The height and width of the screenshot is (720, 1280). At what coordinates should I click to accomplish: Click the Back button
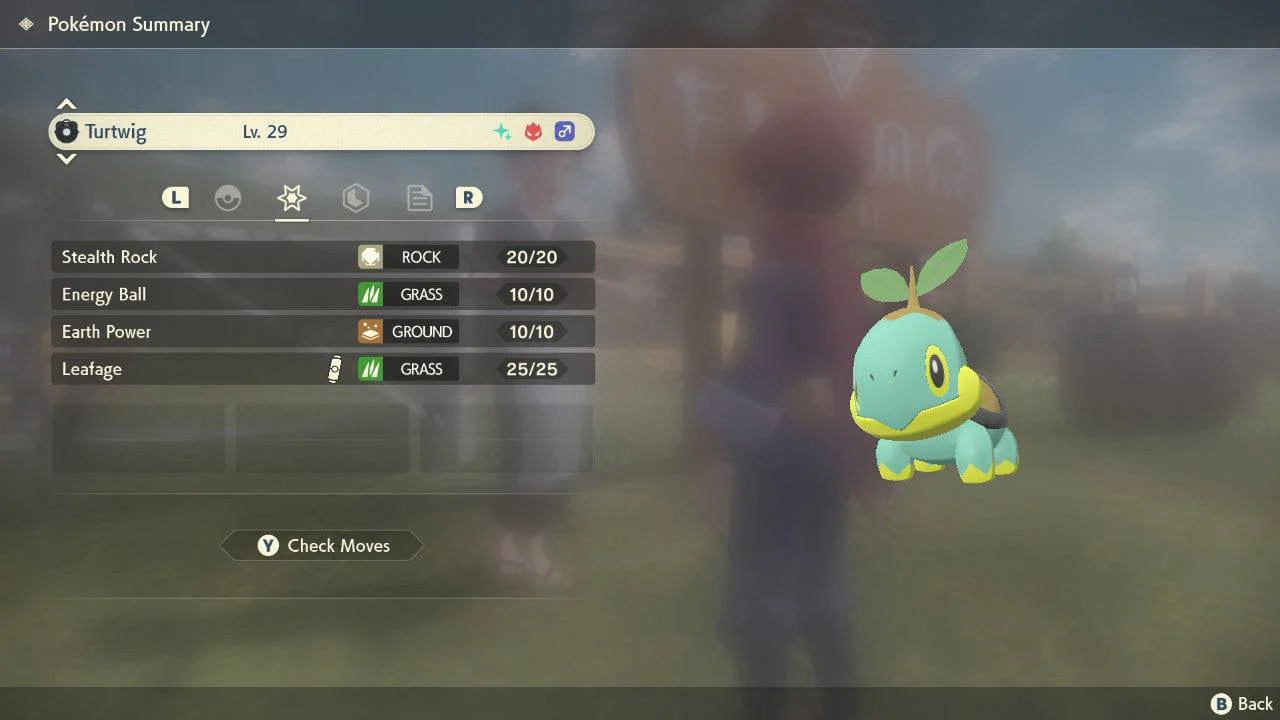tap(1242, 704)
